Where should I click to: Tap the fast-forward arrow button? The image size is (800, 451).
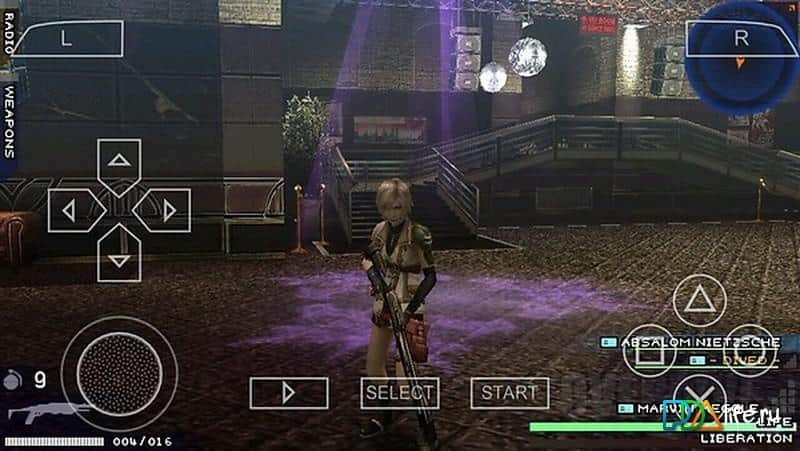point(288,393)
